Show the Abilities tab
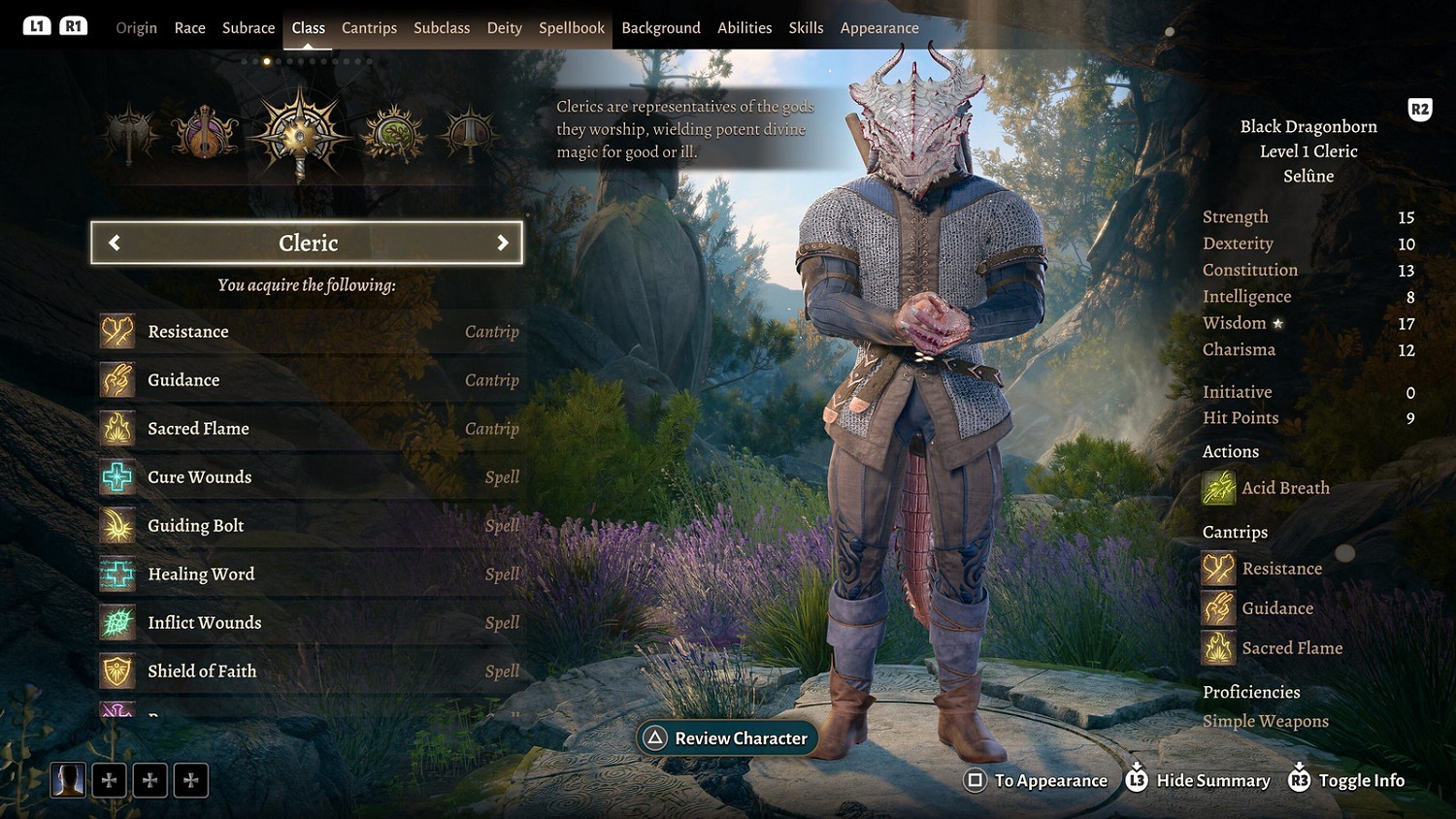Viewport: 1456px width, 819px height. point(745,28)
